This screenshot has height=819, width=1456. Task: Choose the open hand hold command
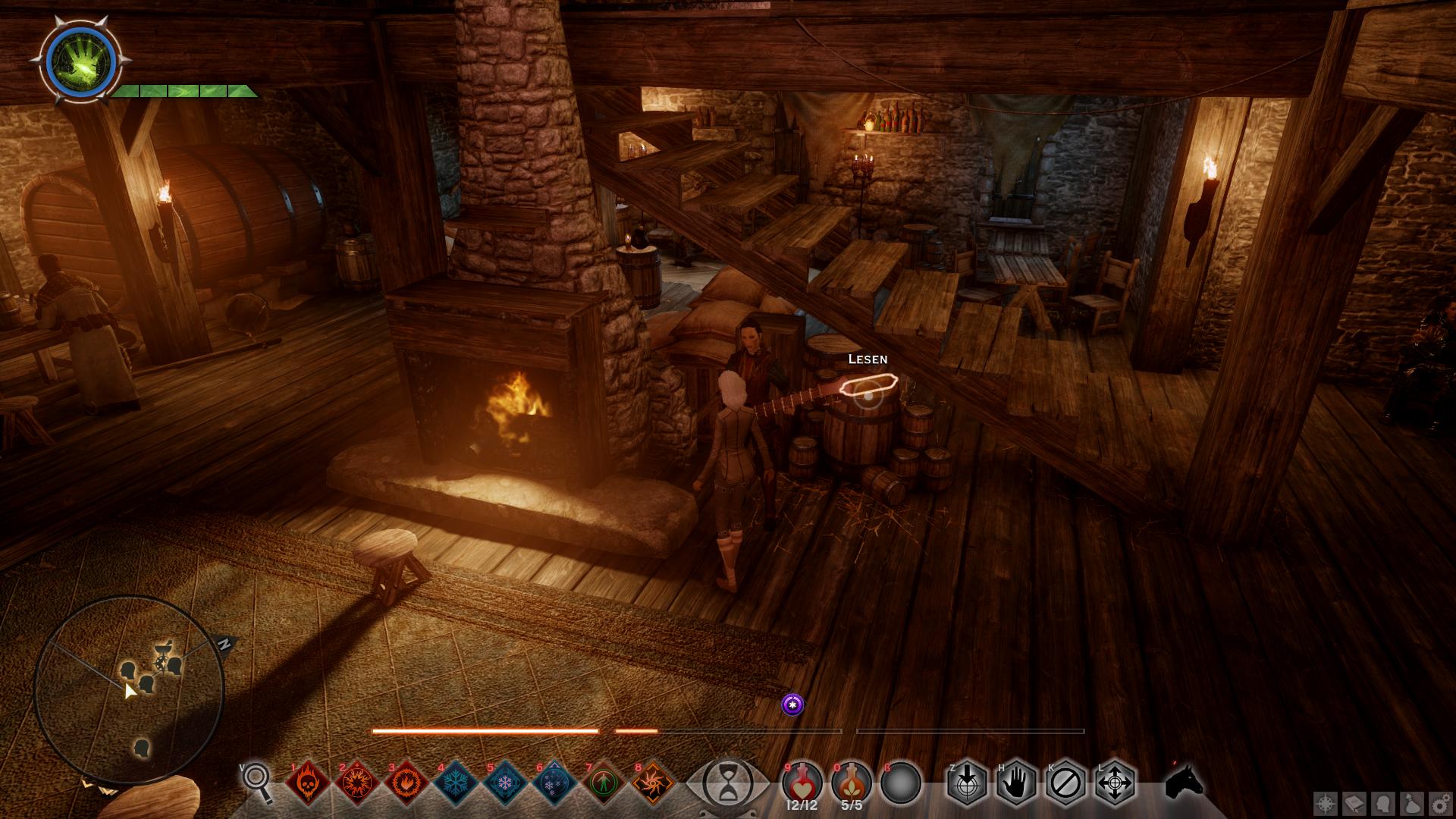pos(1016,782)
